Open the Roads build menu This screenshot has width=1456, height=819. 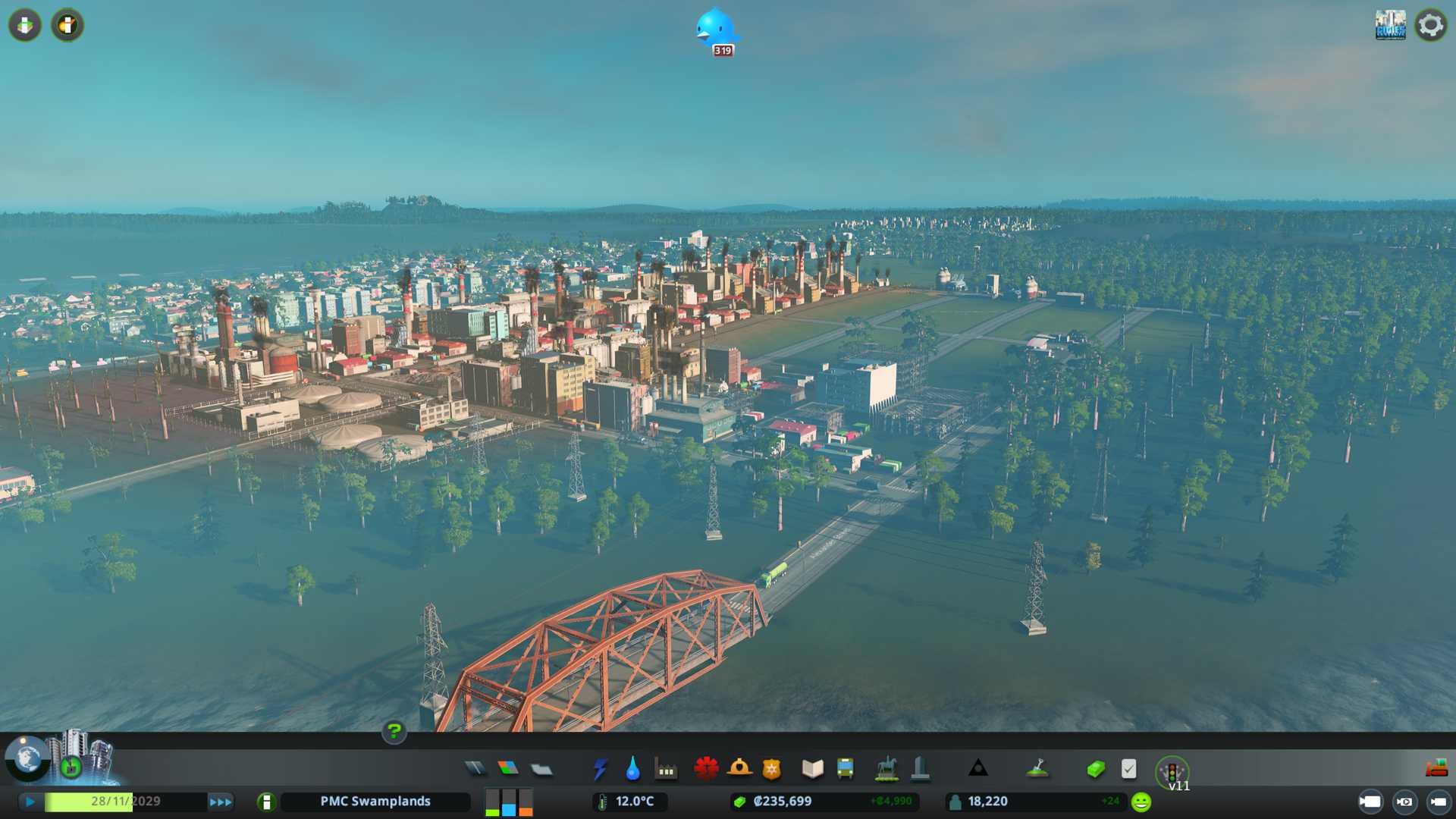(475, 769)
